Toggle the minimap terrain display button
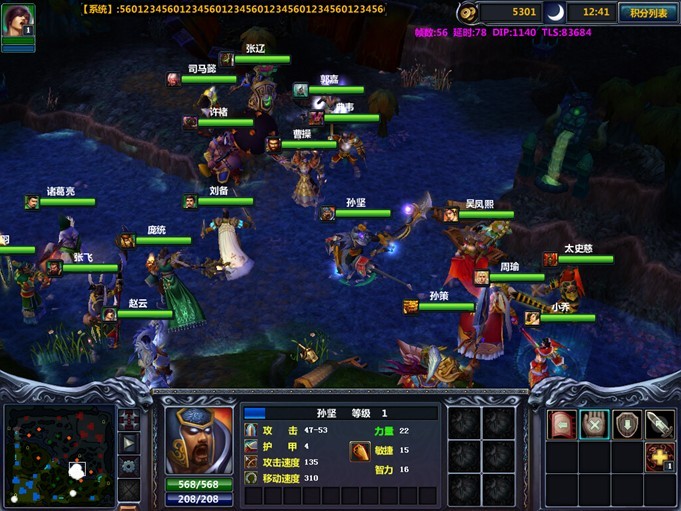 click(x=129, y=442)
